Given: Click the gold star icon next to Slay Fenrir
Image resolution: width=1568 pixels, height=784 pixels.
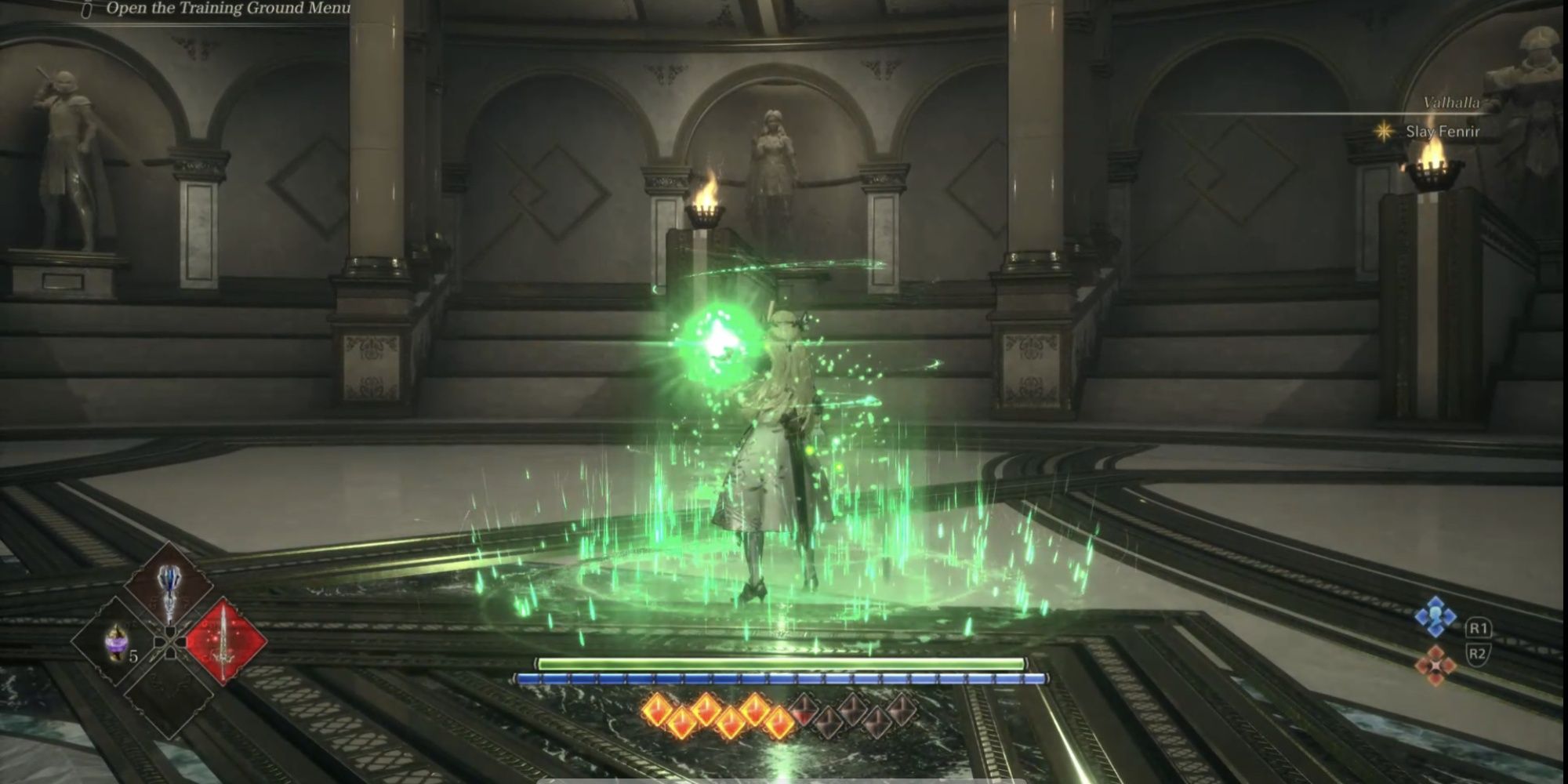Looking at the screenshot, I should [1384, 132].
